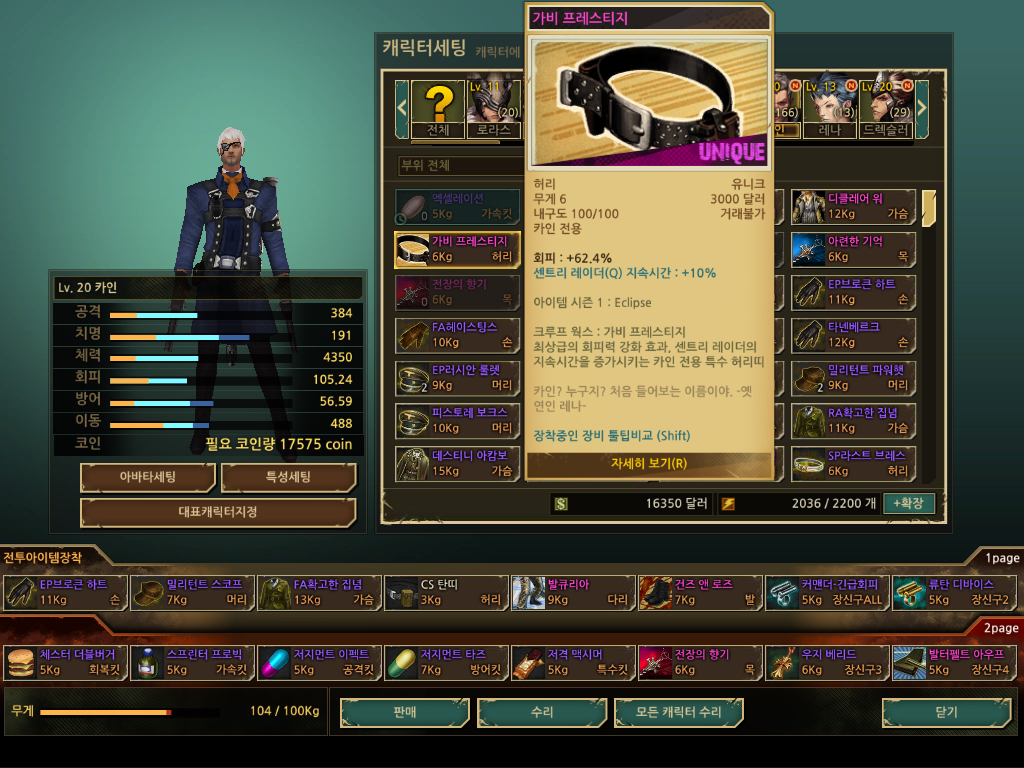This screenshot has width=1024, height=768.
Task: Repair all characters with 모든 캐릭터 수리
Action: (x=679, y=712)
